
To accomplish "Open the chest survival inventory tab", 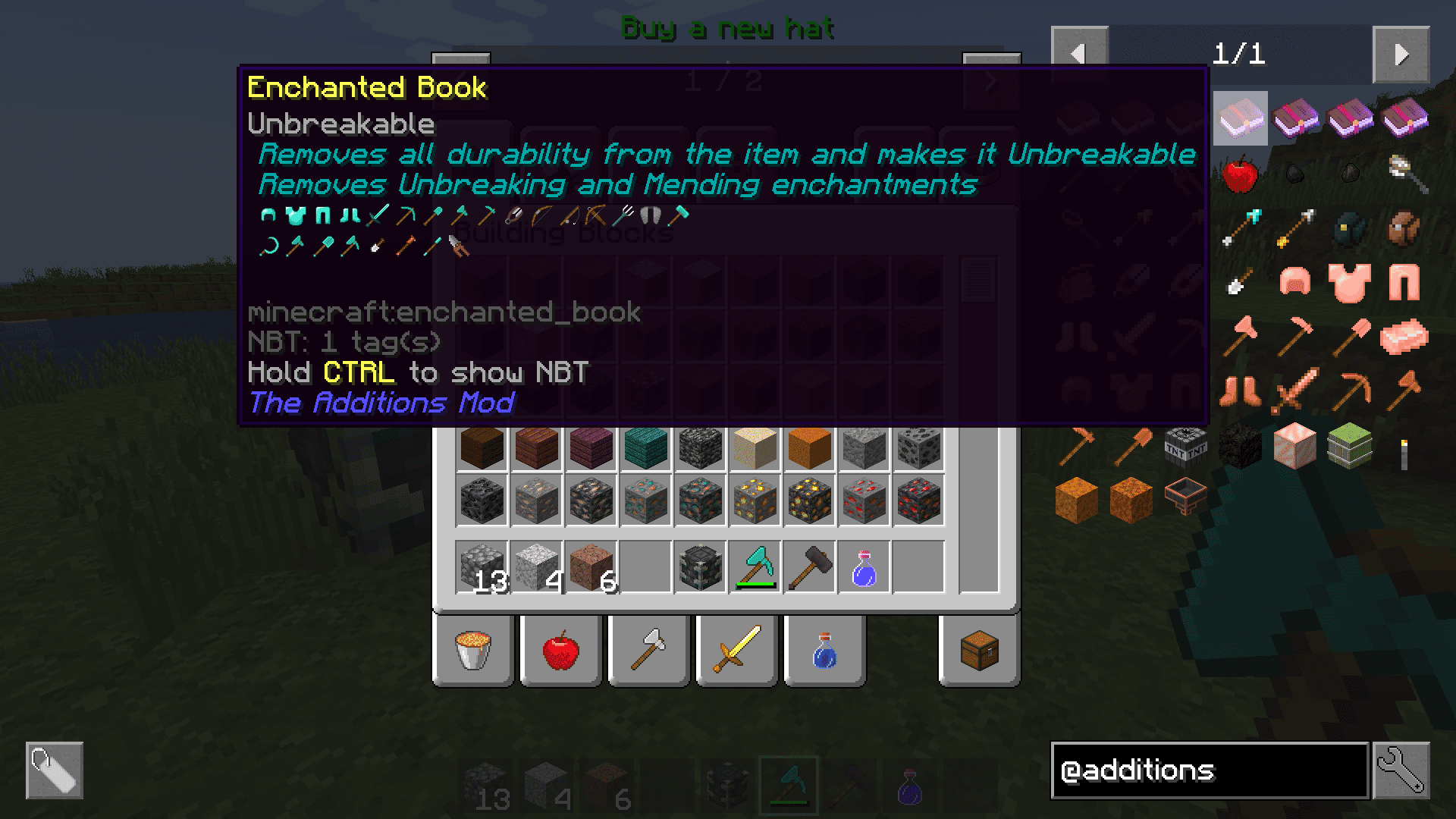I will (979, 651).
